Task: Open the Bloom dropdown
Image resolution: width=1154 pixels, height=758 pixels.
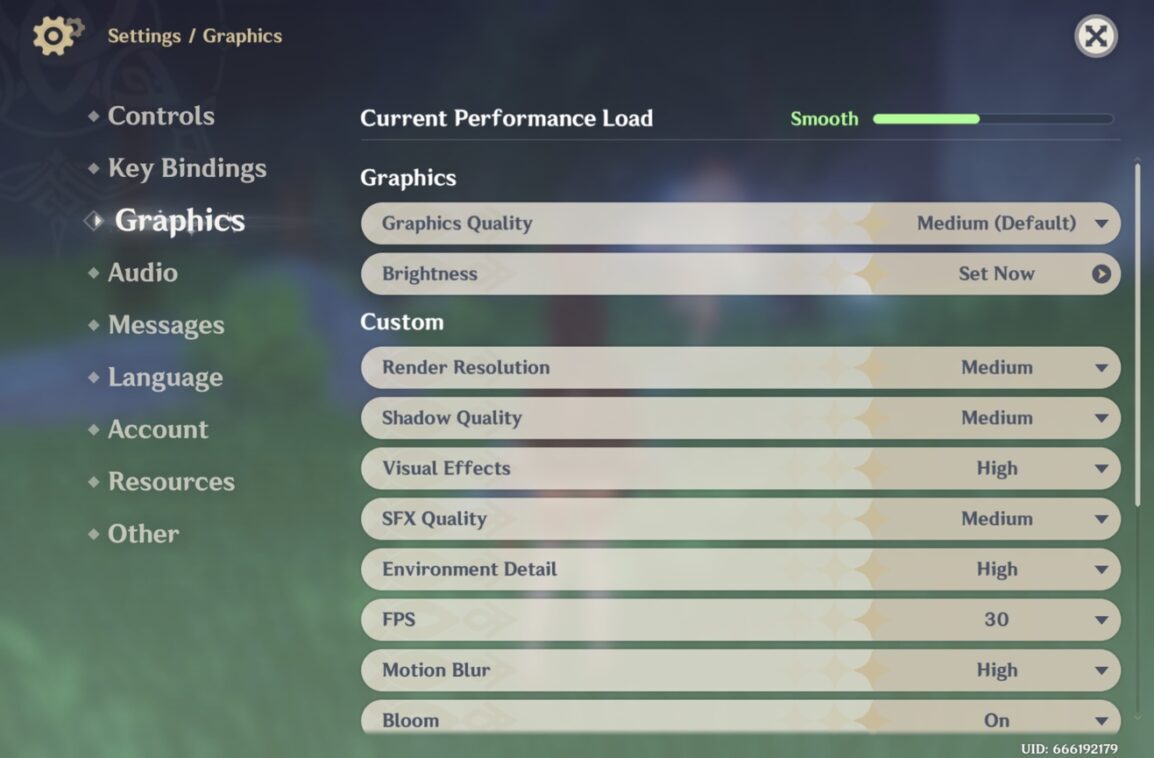Action: 1010,720
